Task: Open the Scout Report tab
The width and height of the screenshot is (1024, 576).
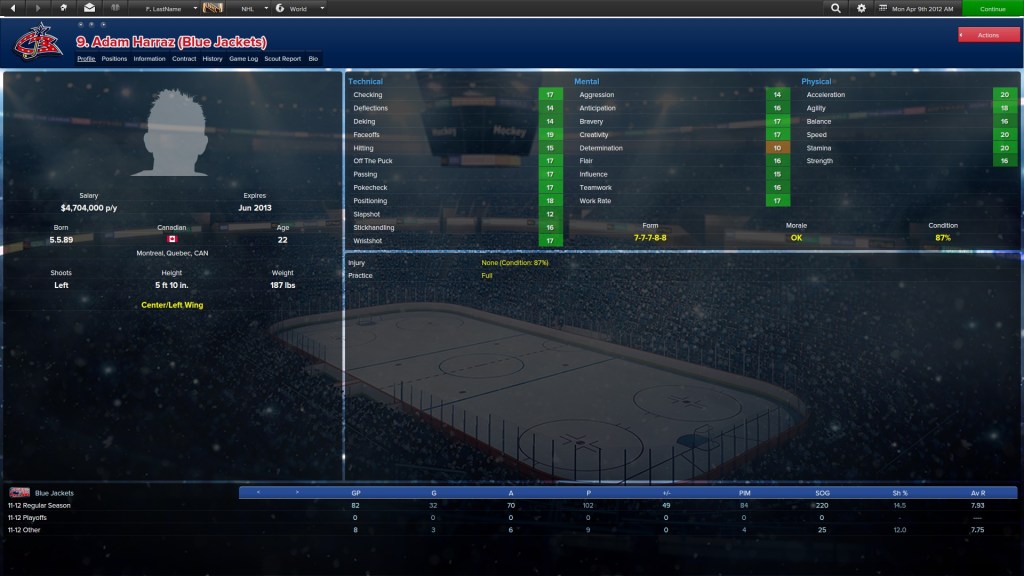Action: [283, 59]
